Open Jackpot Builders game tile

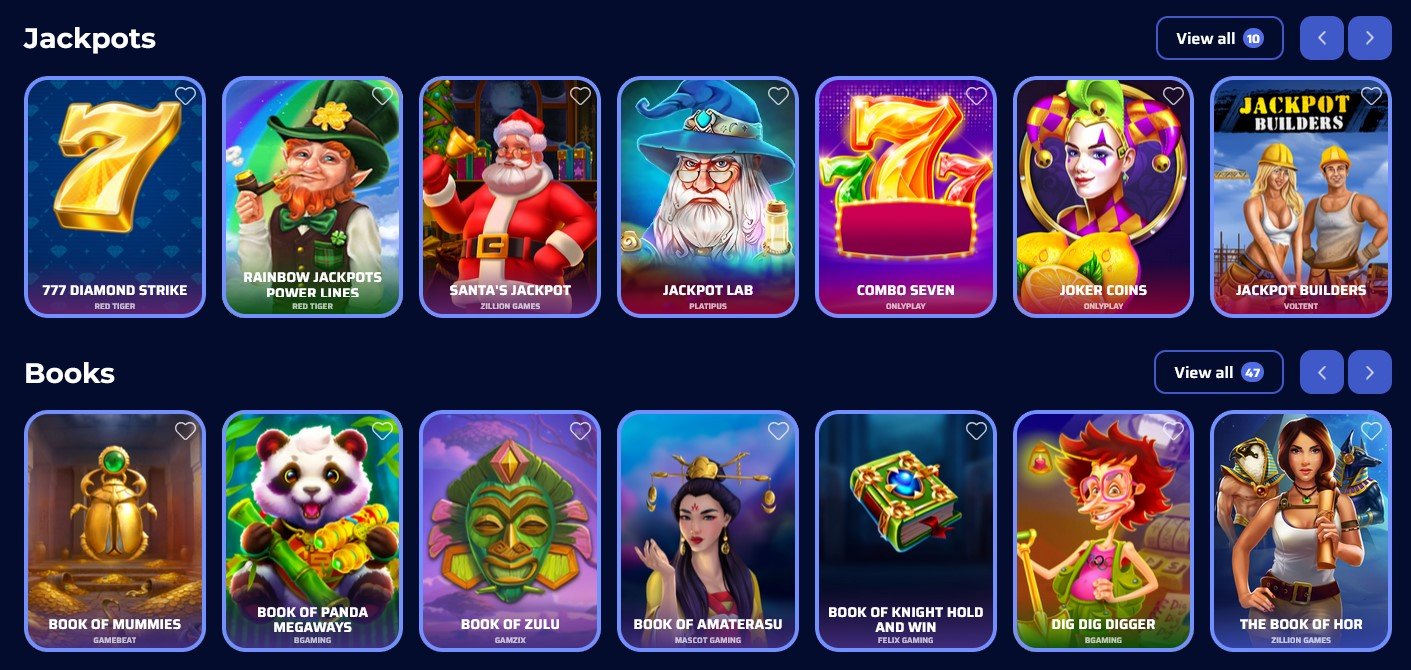coord(1301,198)
